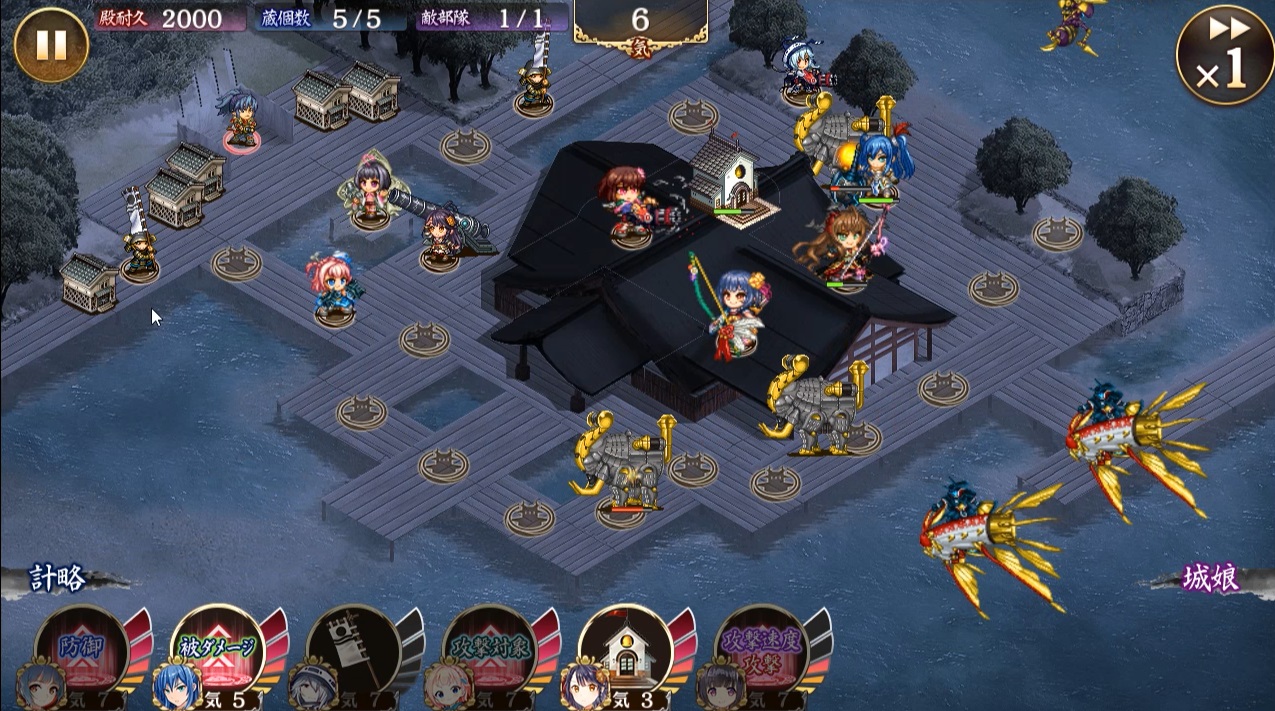Open the 計略 stratagem panel label
This screenshot has height=711, width=1275.
57,579
